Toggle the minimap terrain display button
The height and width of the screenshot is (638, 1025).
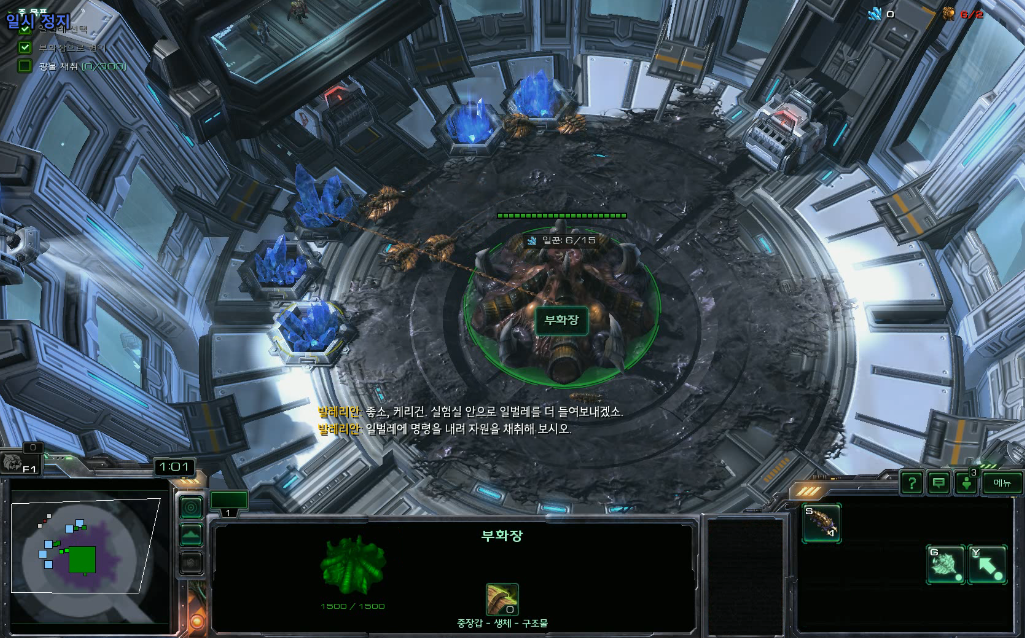point(190,535)
